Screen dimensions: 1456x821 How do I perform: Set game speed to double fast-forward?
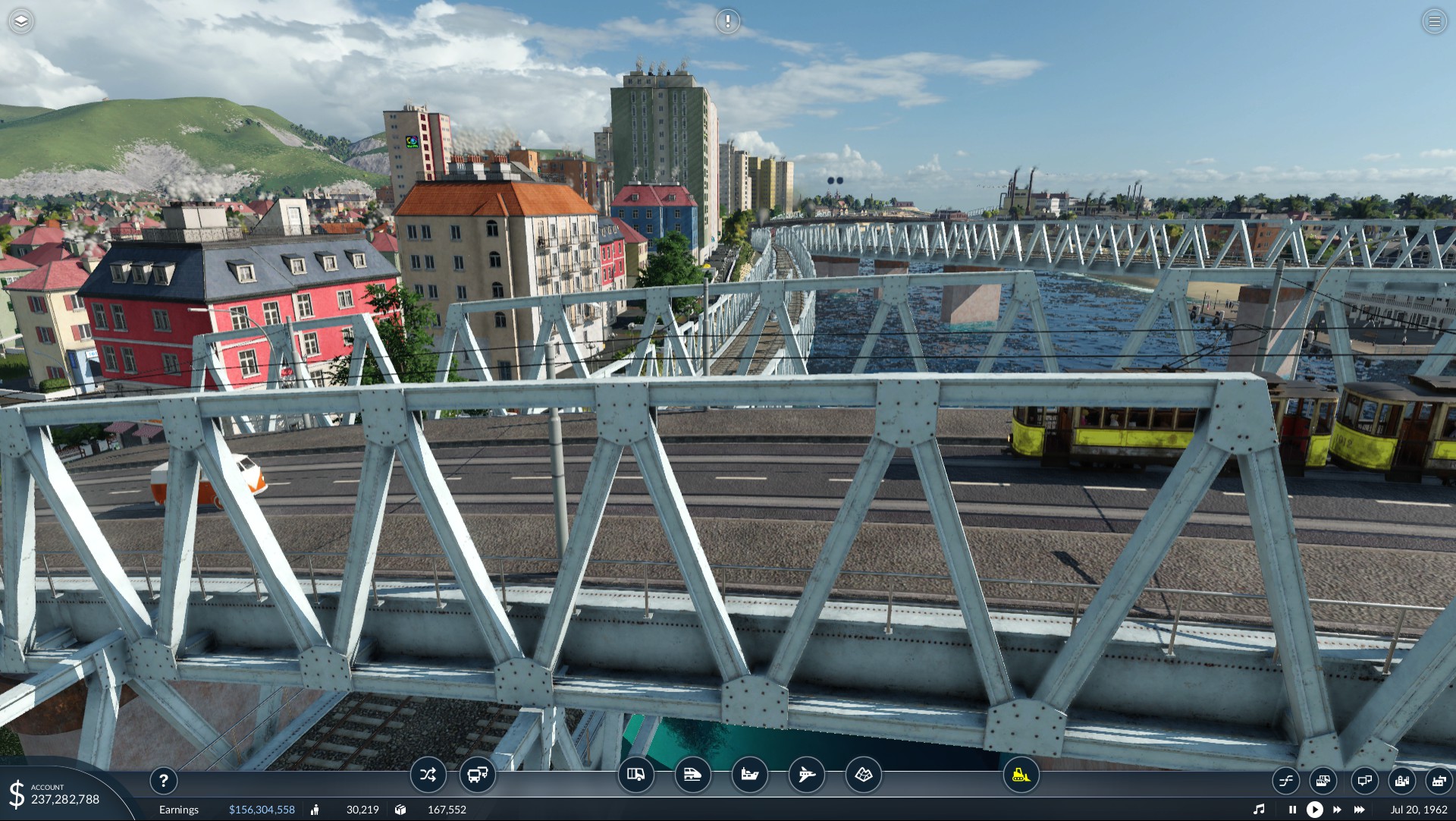pos(1337,810)
